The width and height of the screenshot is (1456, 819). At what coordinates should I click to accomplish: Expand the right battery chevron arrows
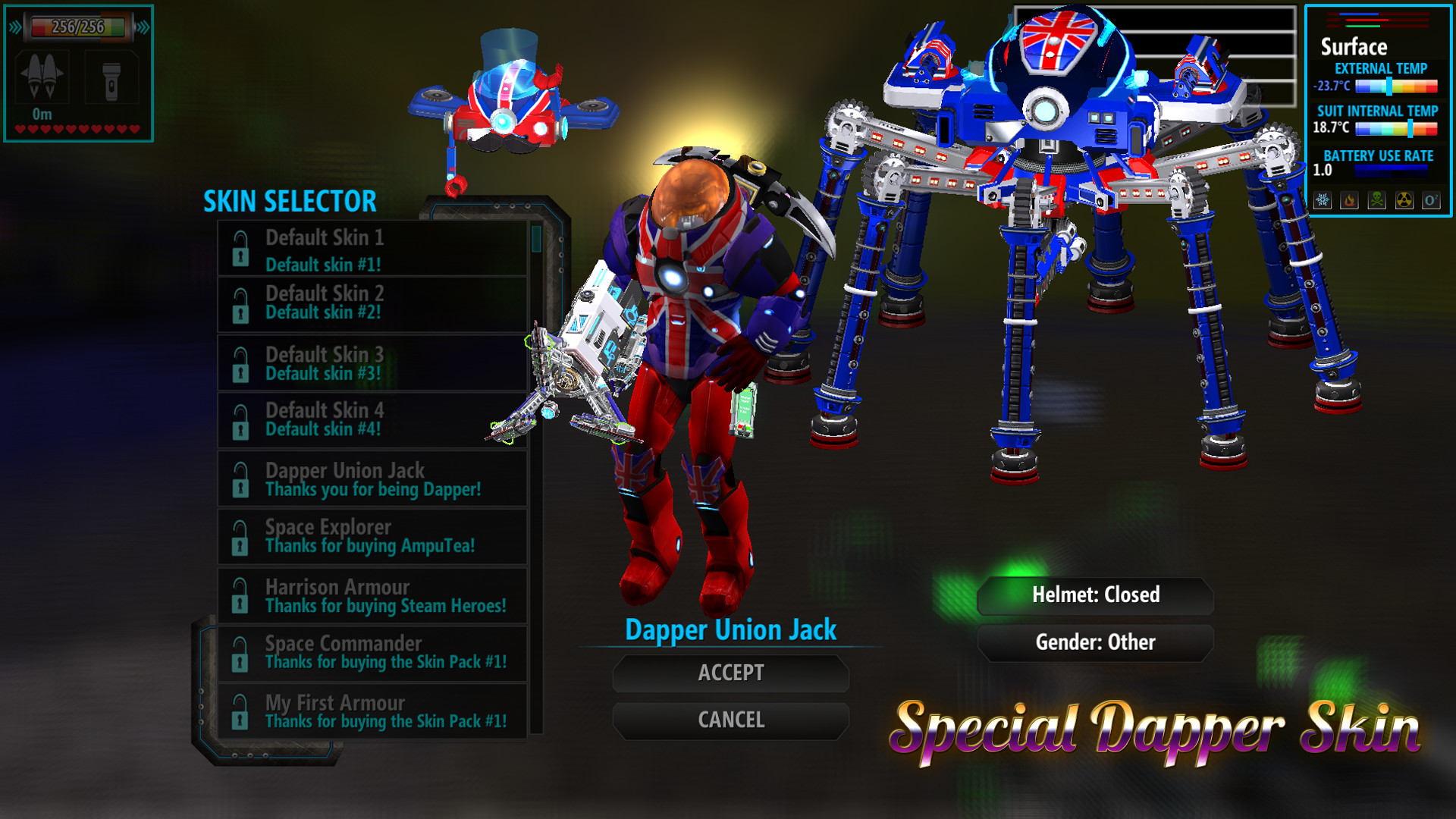[x=143, y=27]
